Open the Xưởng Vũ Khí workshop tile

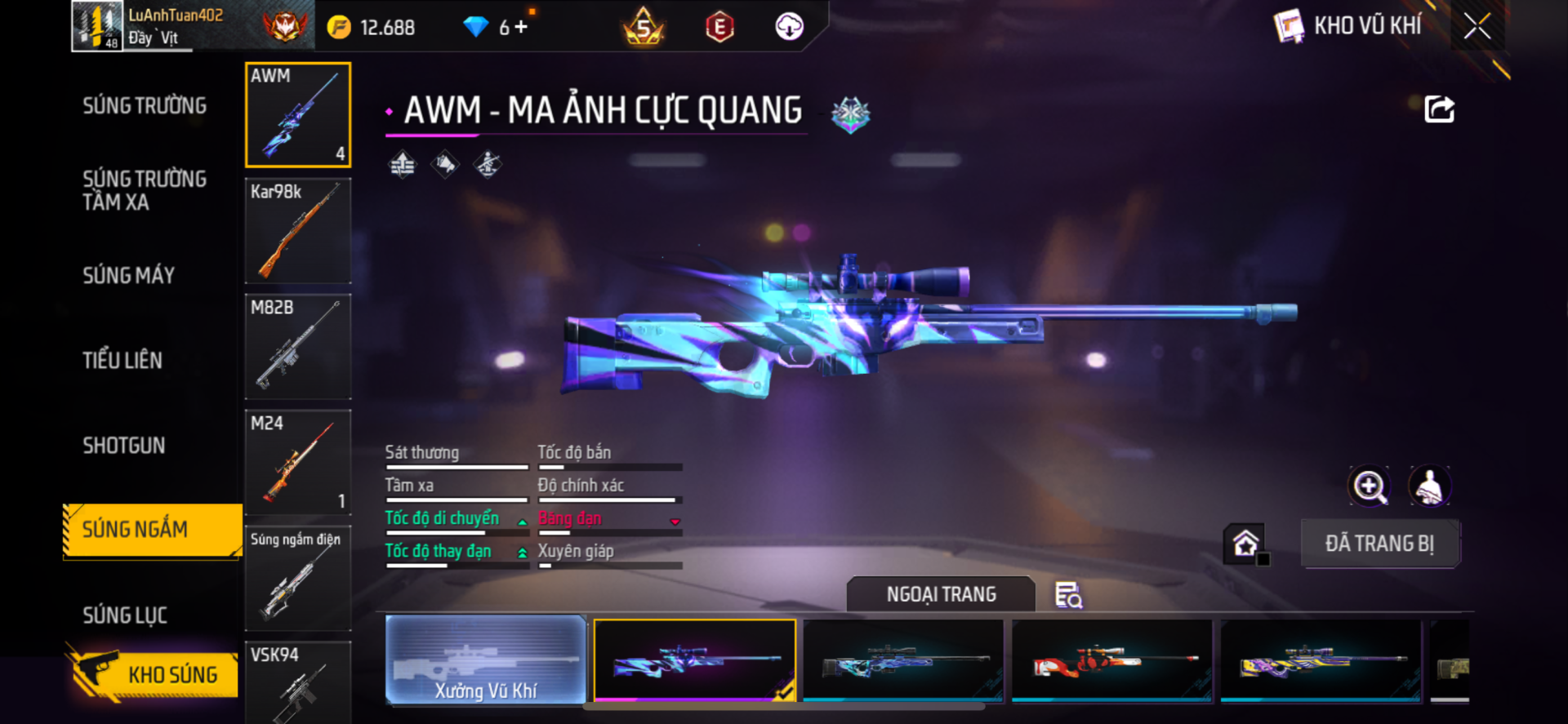tap(486, 660)
